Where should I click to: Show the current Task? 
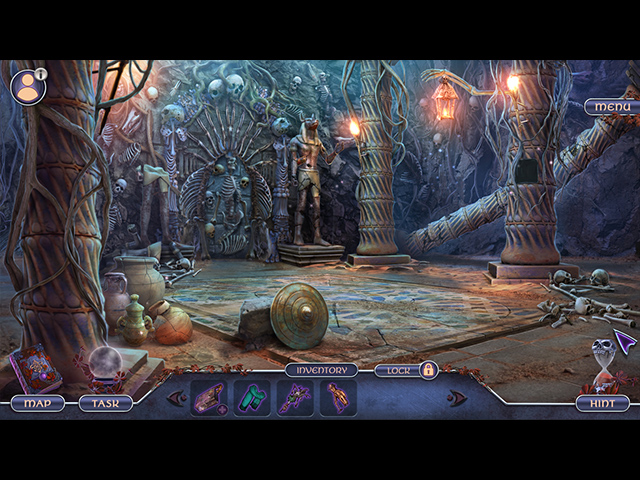pyautogui.click(x=105, y=403)
